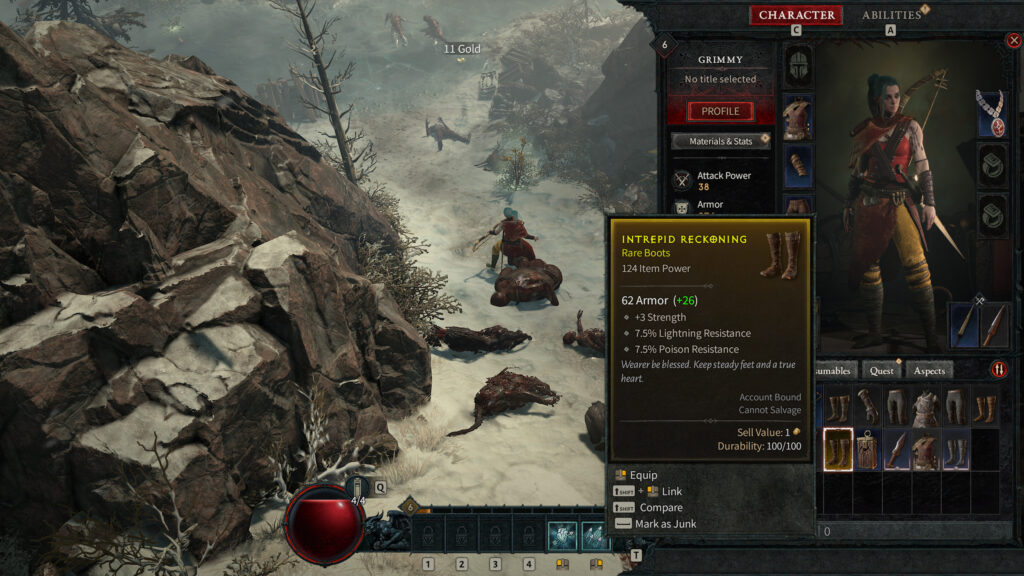Activate the heart-shaped skill icon

point(562,536)
